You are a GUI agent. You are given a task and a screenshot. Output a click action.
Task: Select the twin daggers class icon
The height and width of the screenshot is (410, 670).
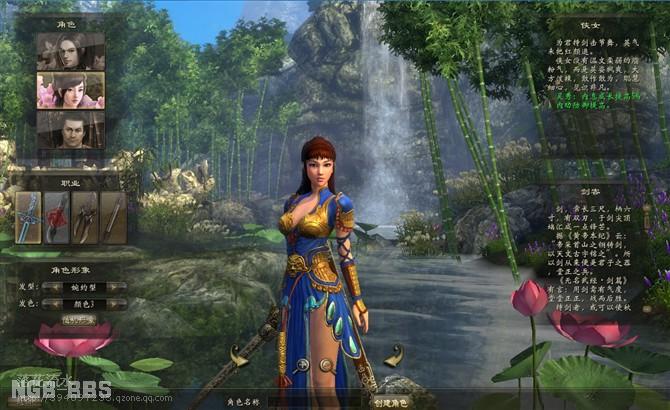click(x=85, y=217)
